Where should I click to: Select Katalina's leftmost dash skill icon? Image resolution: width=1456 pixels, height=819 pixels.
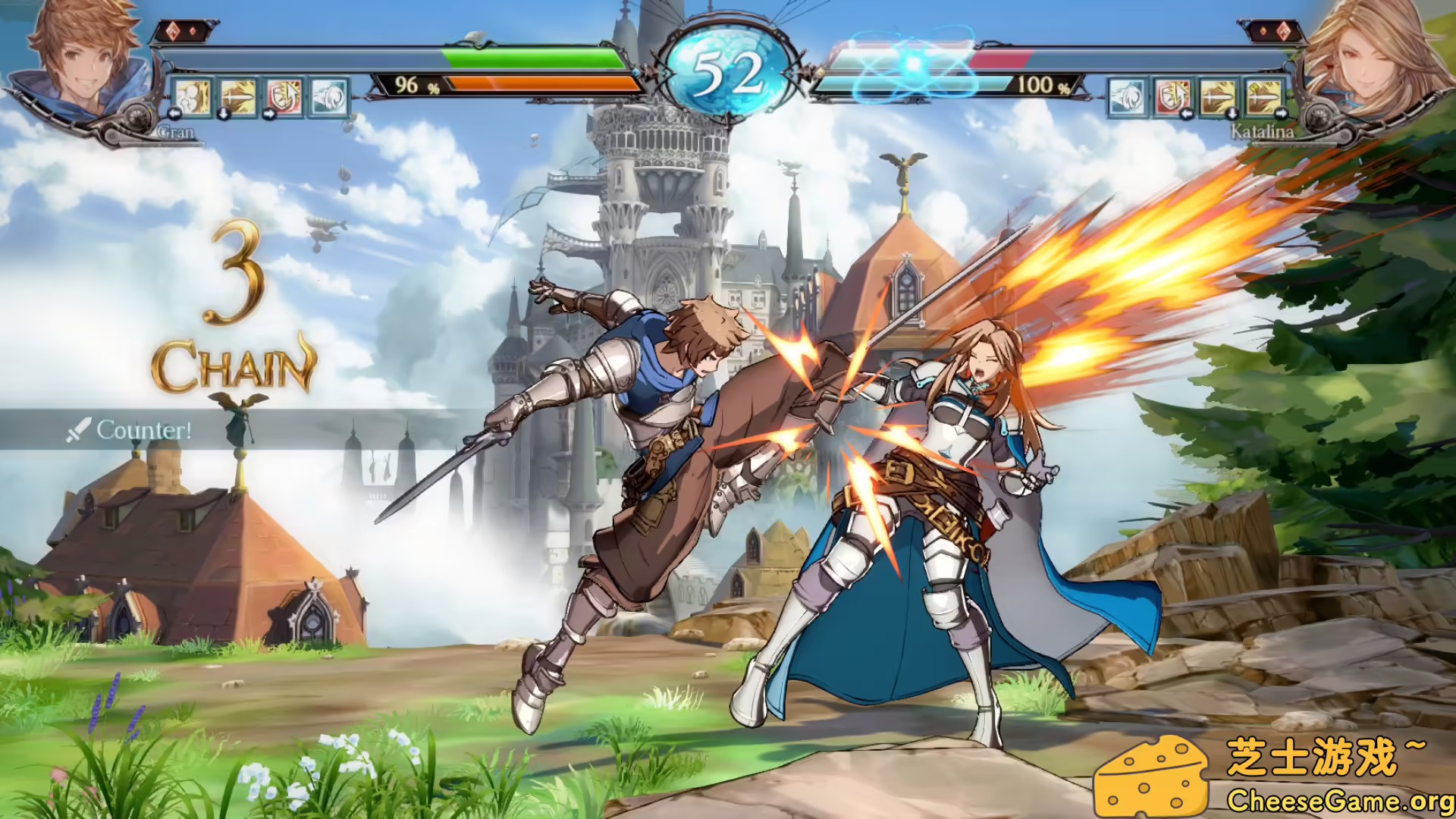tap(1126, 98)
